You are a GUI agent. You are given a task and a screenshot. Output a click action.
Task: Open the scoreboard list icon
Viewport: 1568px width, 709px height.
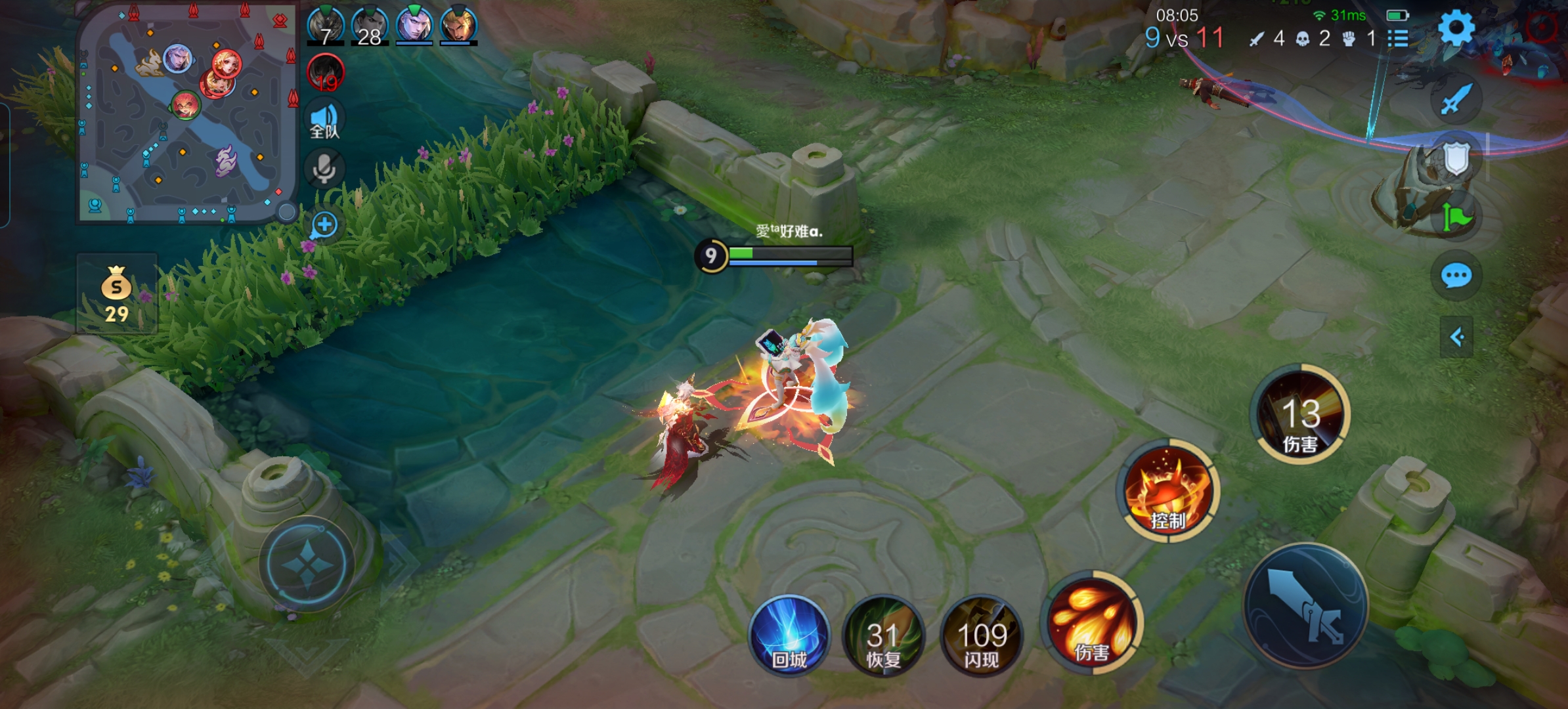pos(1399,39)
